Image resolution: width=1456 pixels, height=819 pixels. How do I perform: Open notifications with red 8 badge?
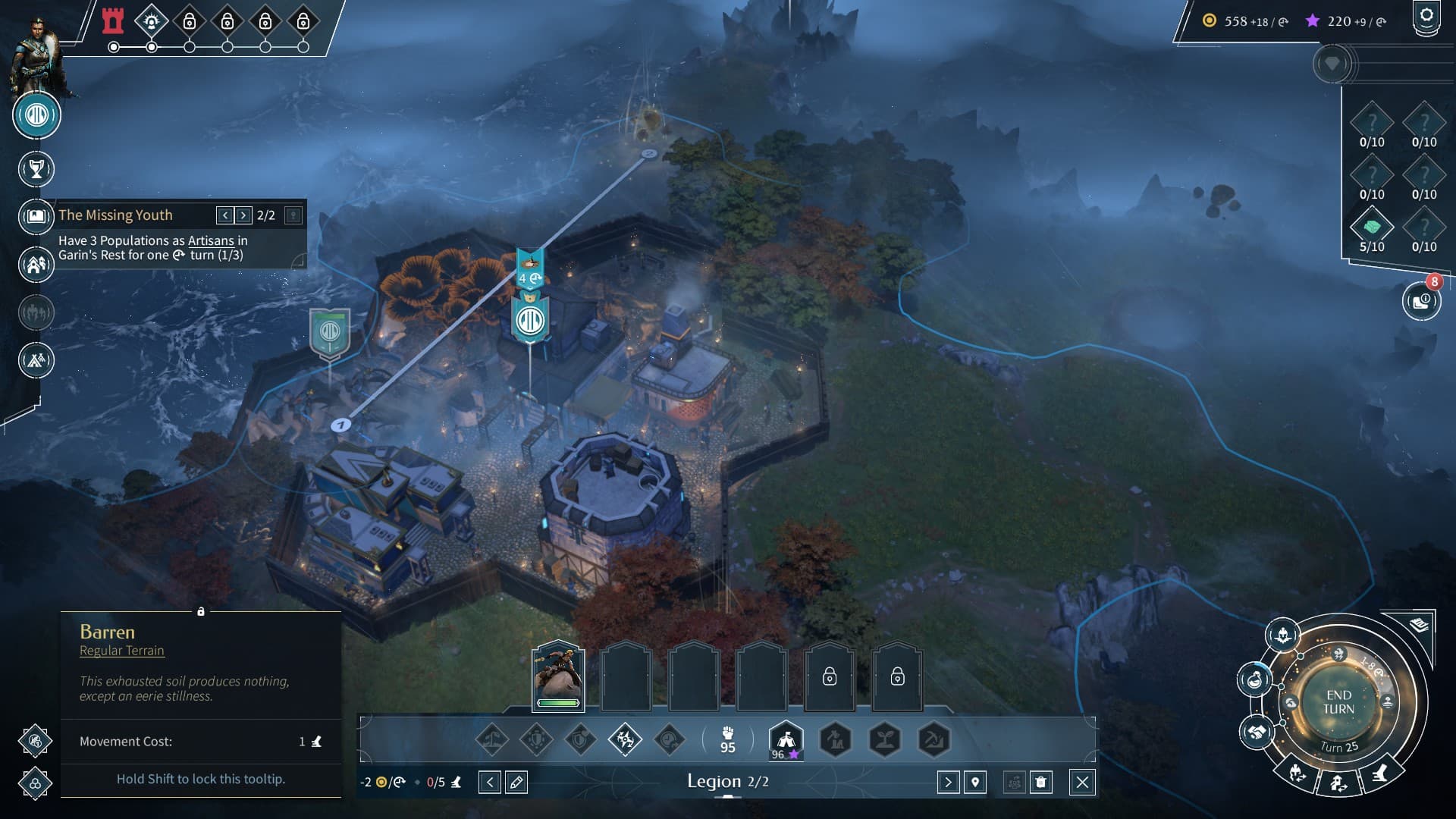click(x=1420, y=302)
